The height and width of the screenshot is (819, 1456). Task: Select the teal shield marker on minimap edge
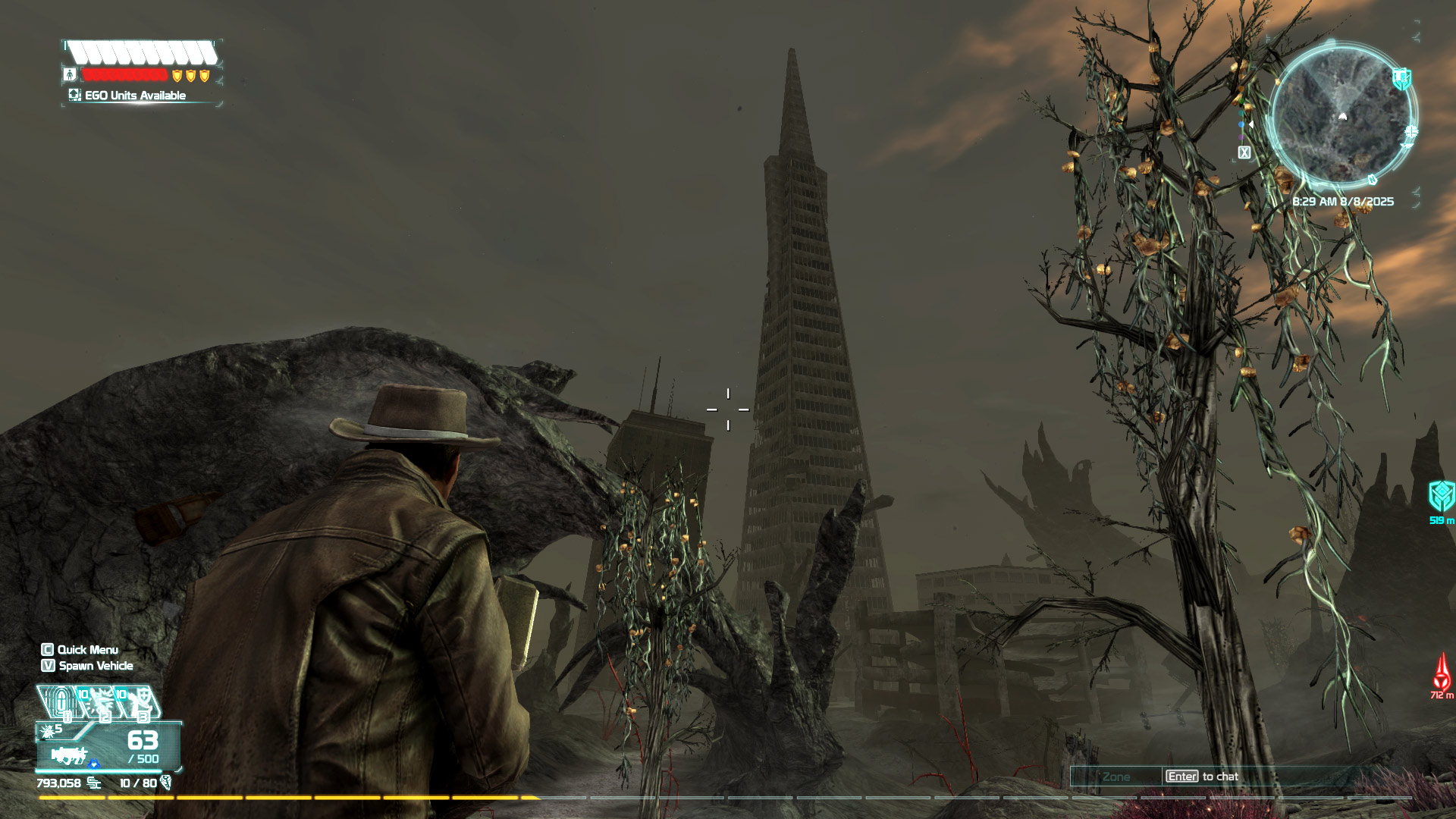tap(1401, 77)
